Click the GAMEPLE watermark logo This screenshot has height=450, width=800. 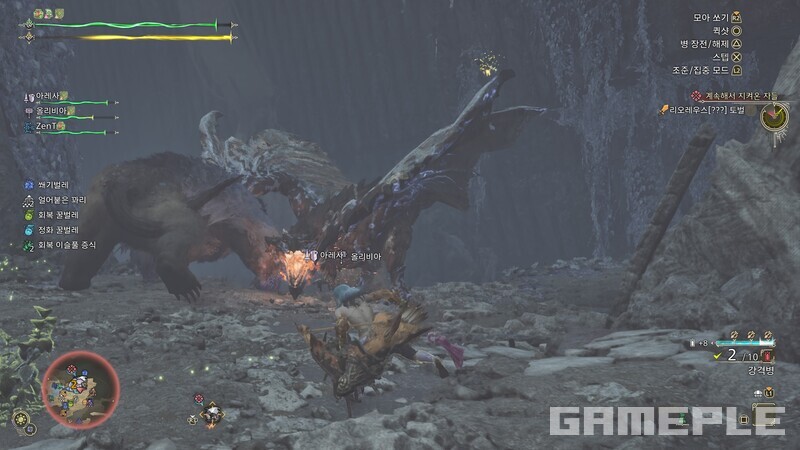click(667, 420)
